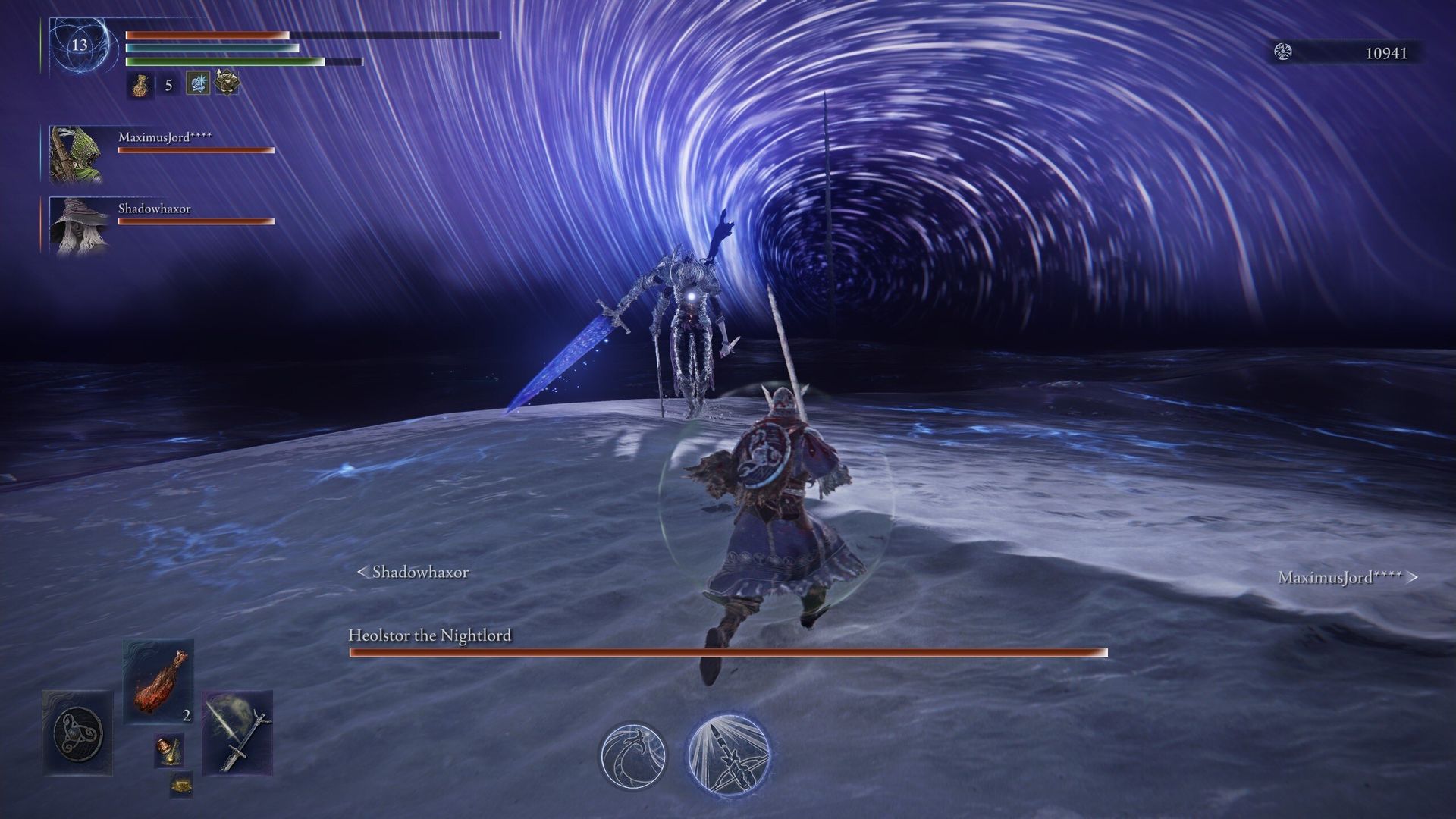
Task: Click the armor buff icon with upward arrow
Action: pos(225,82)
